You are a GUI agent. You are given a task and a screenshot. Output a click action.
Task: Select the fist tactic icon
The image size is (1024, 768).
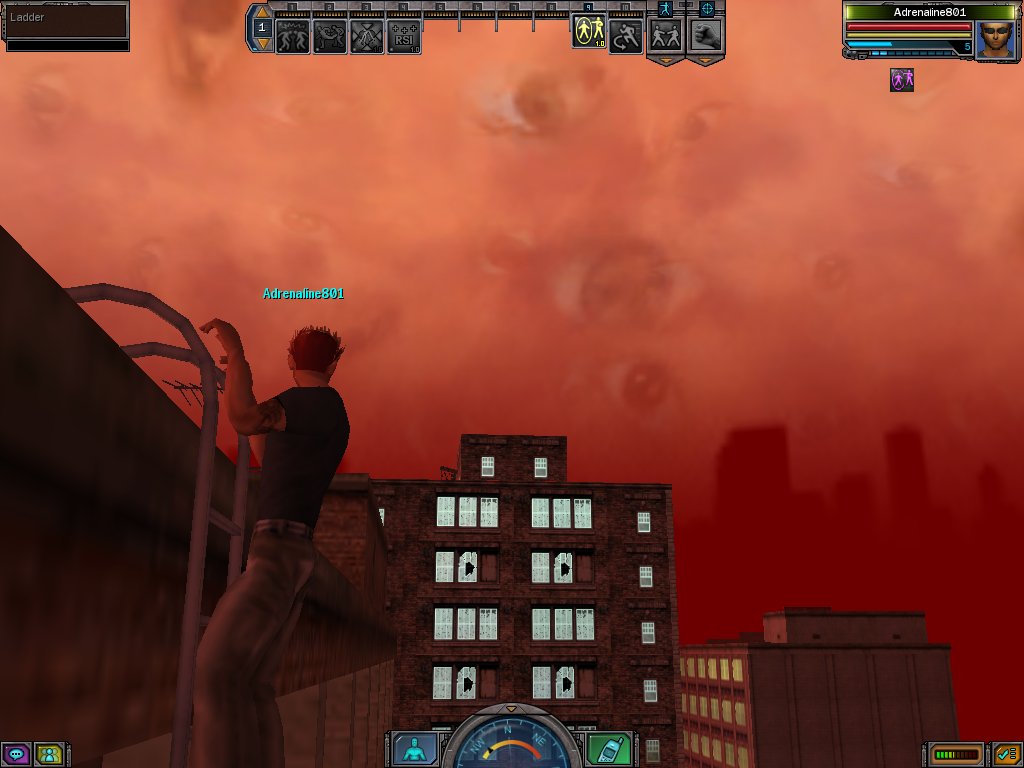pos(706,35)
